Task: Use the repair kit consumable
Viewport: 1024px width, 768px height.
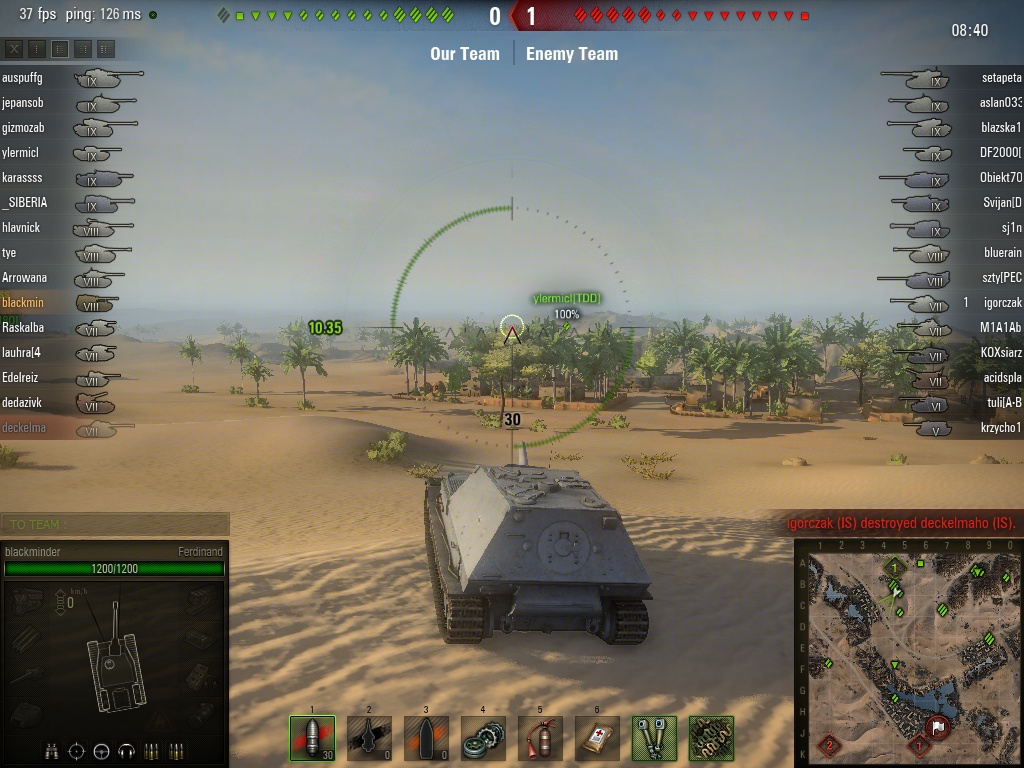Action: tap(483, 738)
